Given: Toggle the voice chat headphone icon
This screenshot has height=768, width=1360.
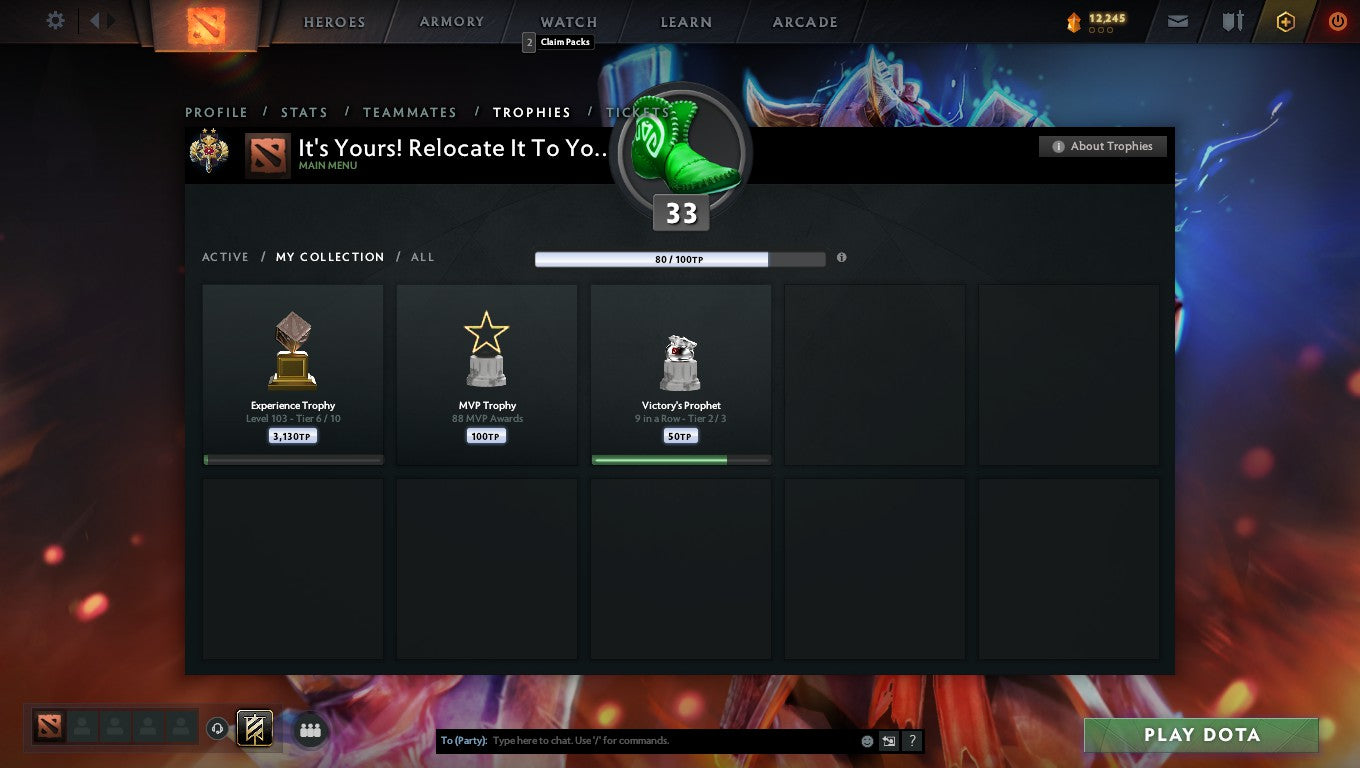Looking at the screenshot, I should (218, 729).
